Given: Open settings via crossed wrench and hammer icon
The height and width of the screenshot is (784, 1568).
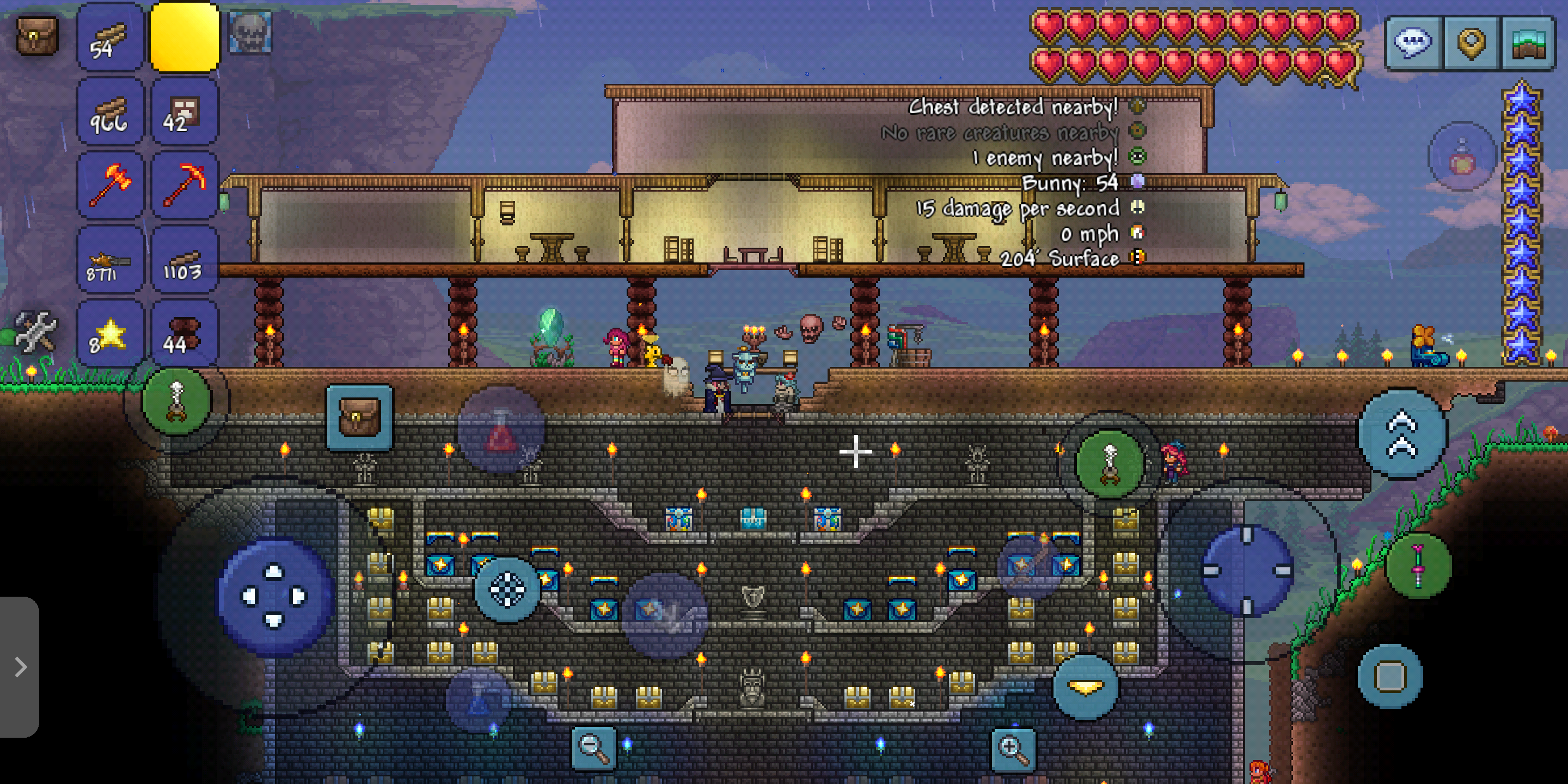Looking at the screenshot, I should 35,332.
